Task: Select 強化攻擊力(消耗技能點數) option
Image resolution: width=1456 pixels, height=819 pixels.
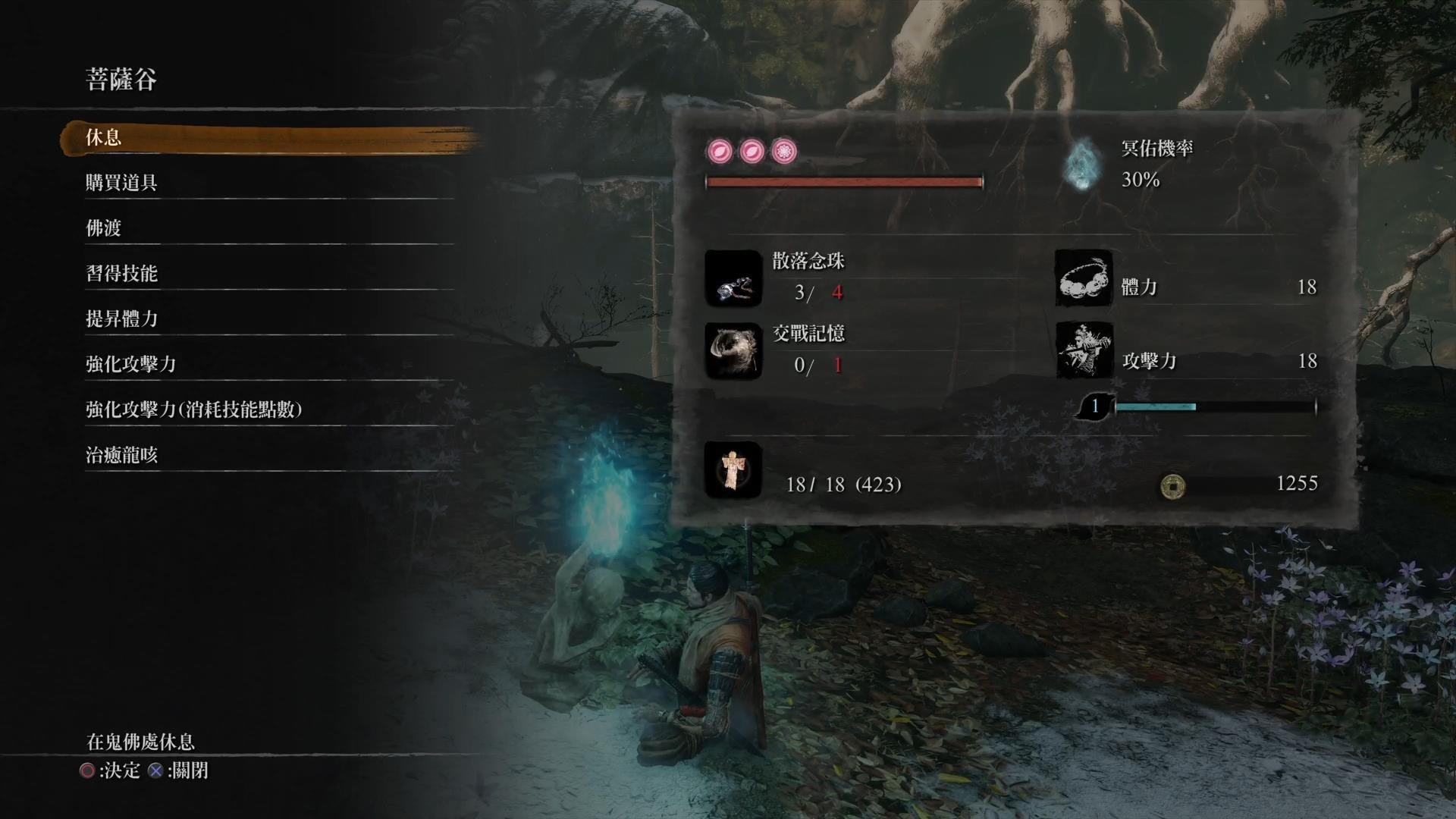Action: point(193,410)
